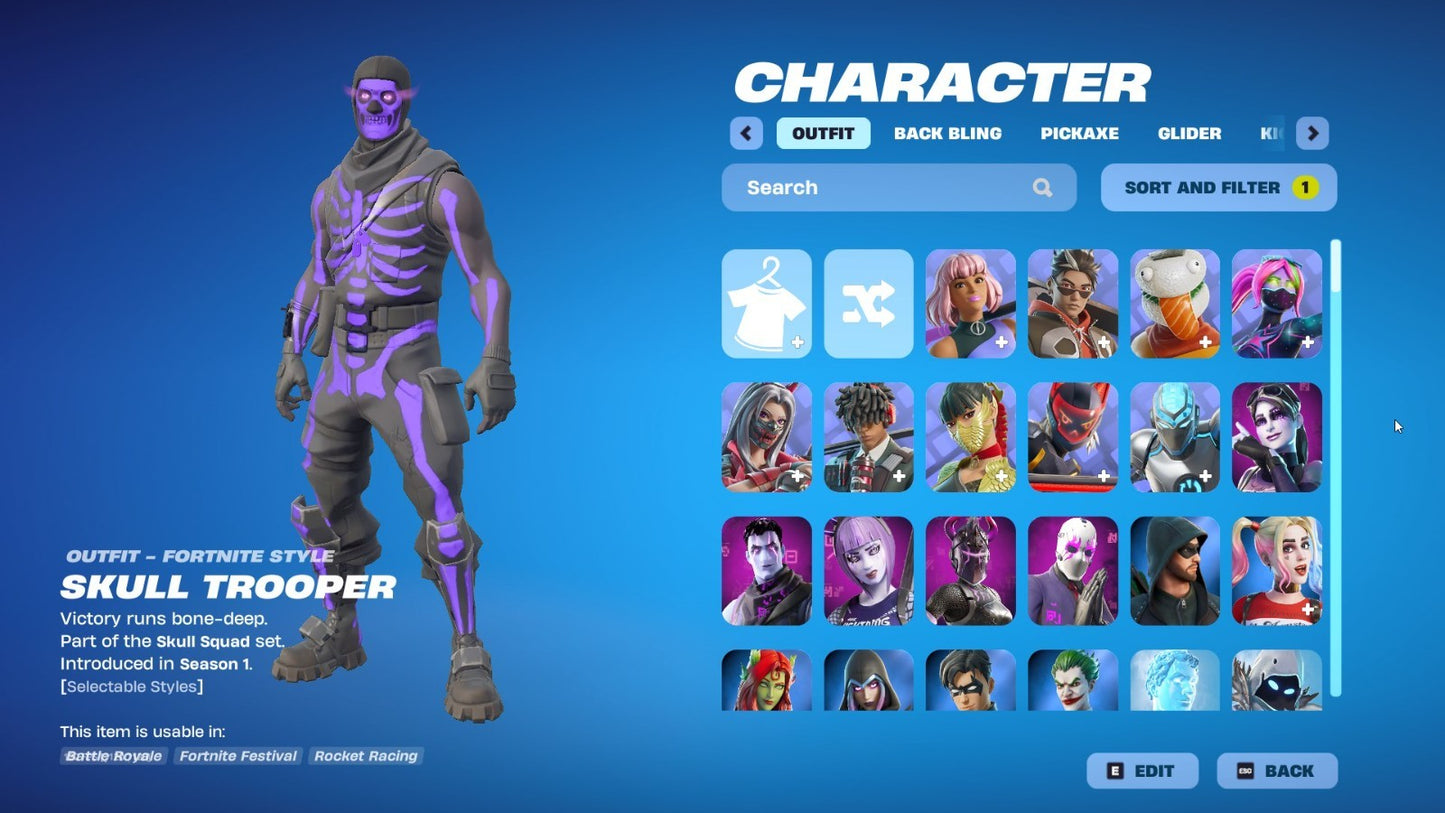
Task: Switch to the BACK BLING tab
Action: point(947,133)
